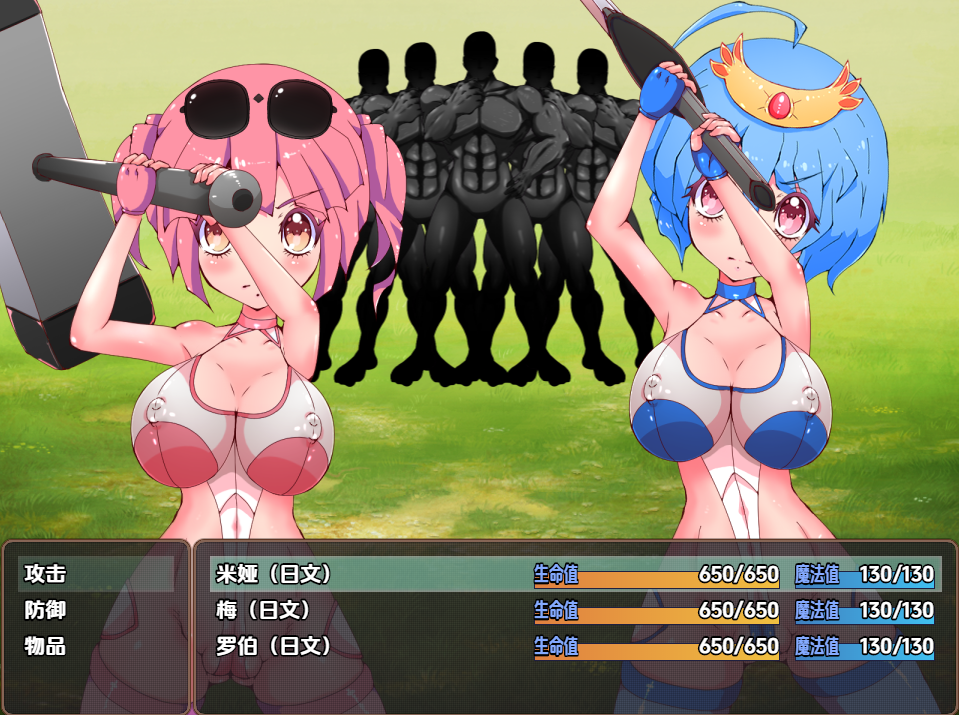Click the 罗伯（日文）party row
The image size is (959, 715).
[274, 646]
